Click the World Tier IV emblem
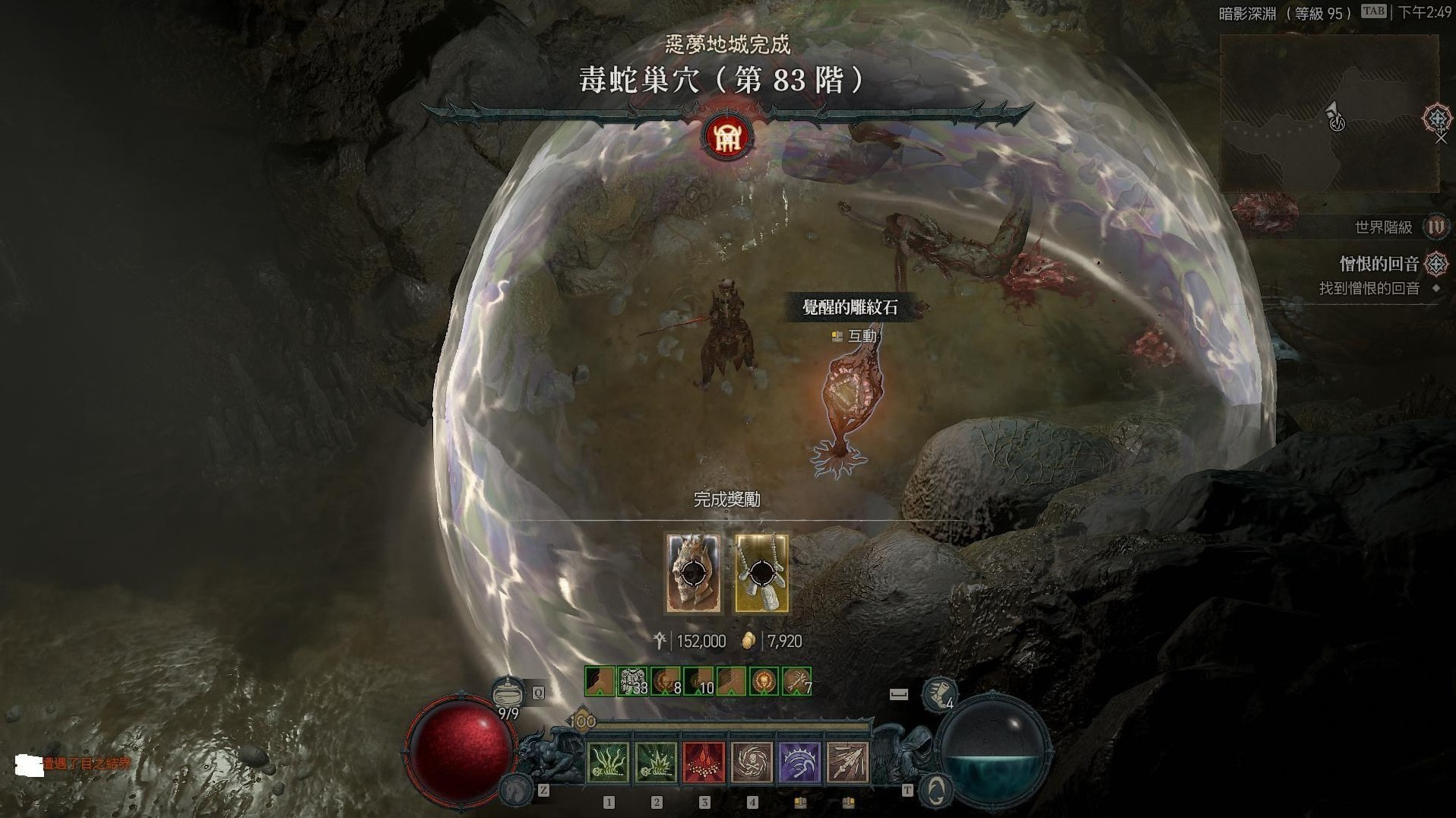The image size is (1456, 818). [x=1435, y=227]
